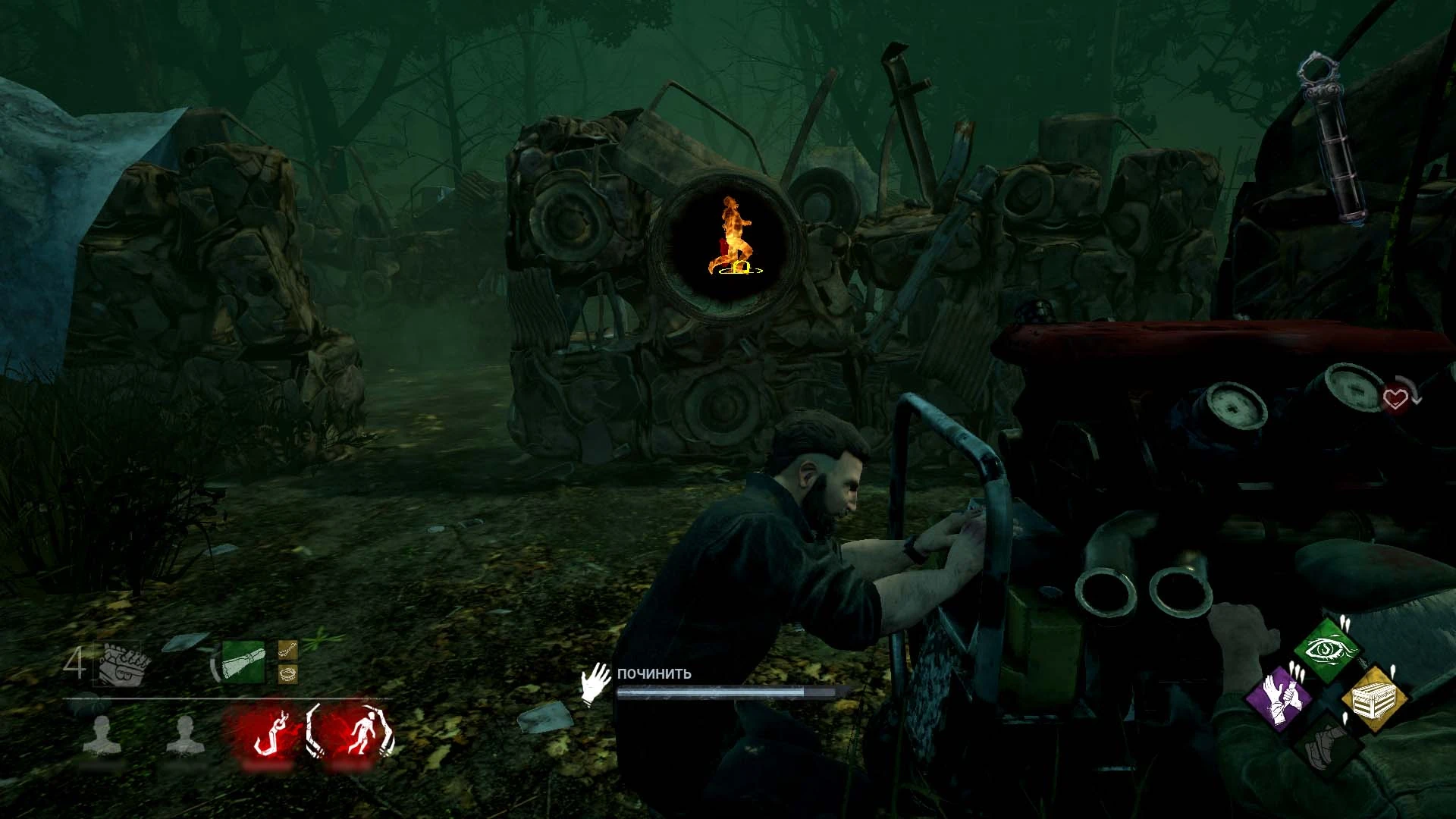
Task: Click the purple bandaged hands perk icon
Action: click(1280, 695)
